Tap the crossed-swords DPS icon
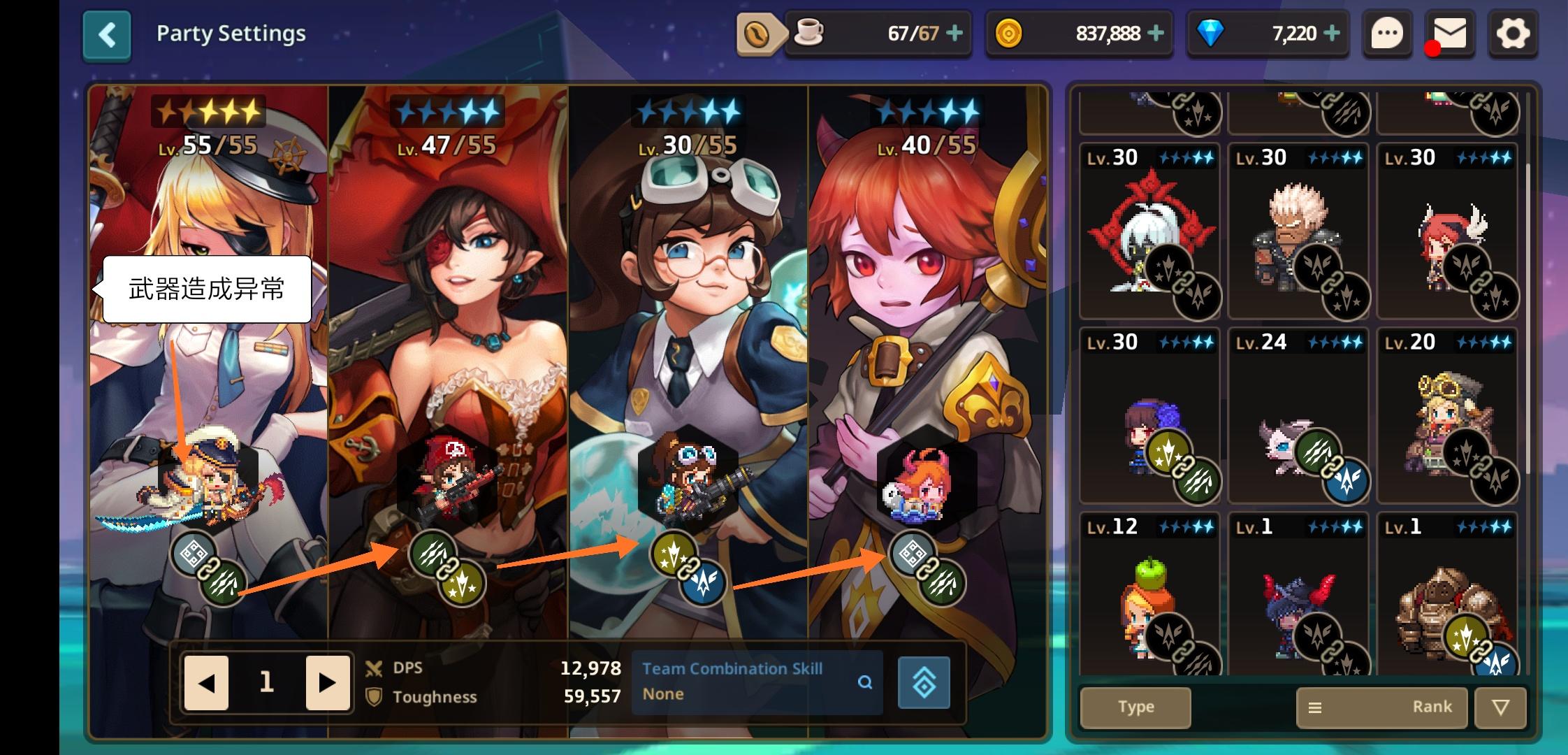The image size is (1568, 755). point(375,668)
